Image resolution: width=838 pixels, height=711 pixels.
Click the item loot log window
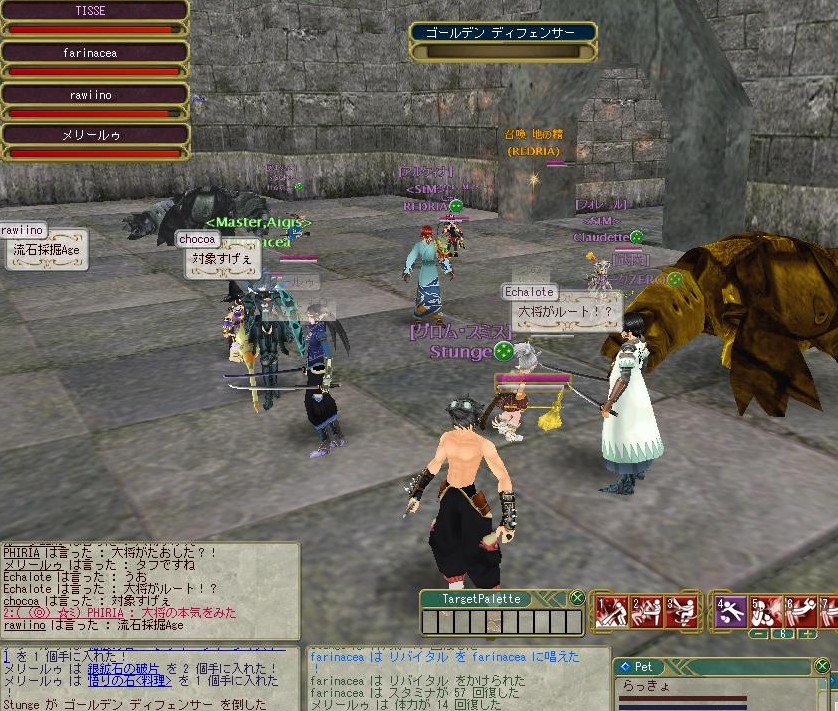point(150,678)
